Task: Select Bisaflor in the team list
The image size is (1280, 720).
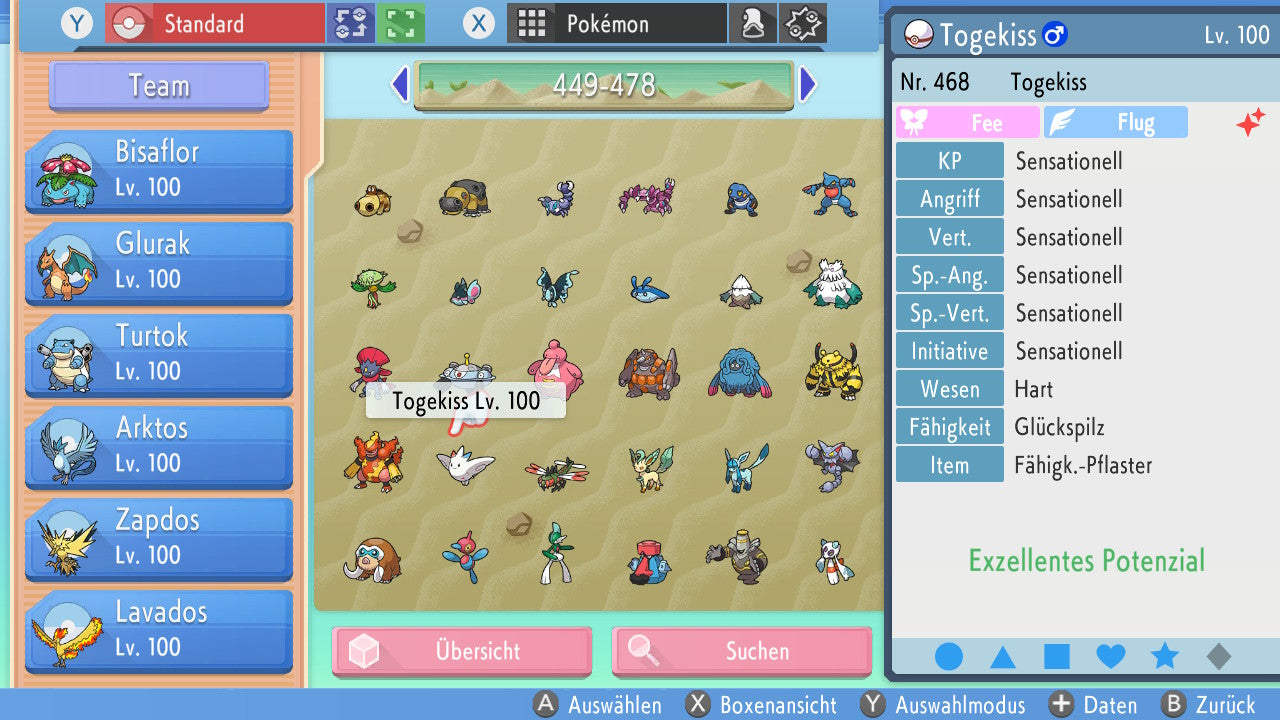Action: (x=159, y=170)
